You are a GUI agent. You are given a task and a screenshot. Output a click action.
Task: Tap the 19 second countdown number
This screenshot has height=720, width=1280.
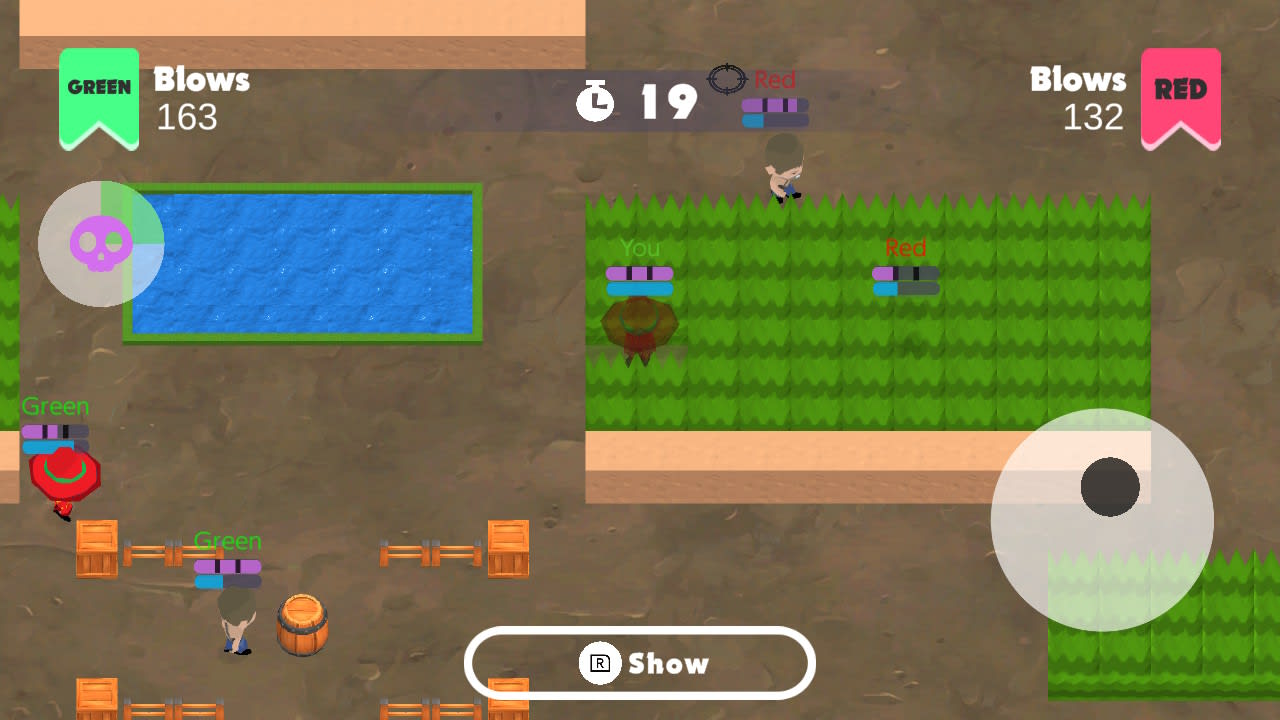[668, 101]
